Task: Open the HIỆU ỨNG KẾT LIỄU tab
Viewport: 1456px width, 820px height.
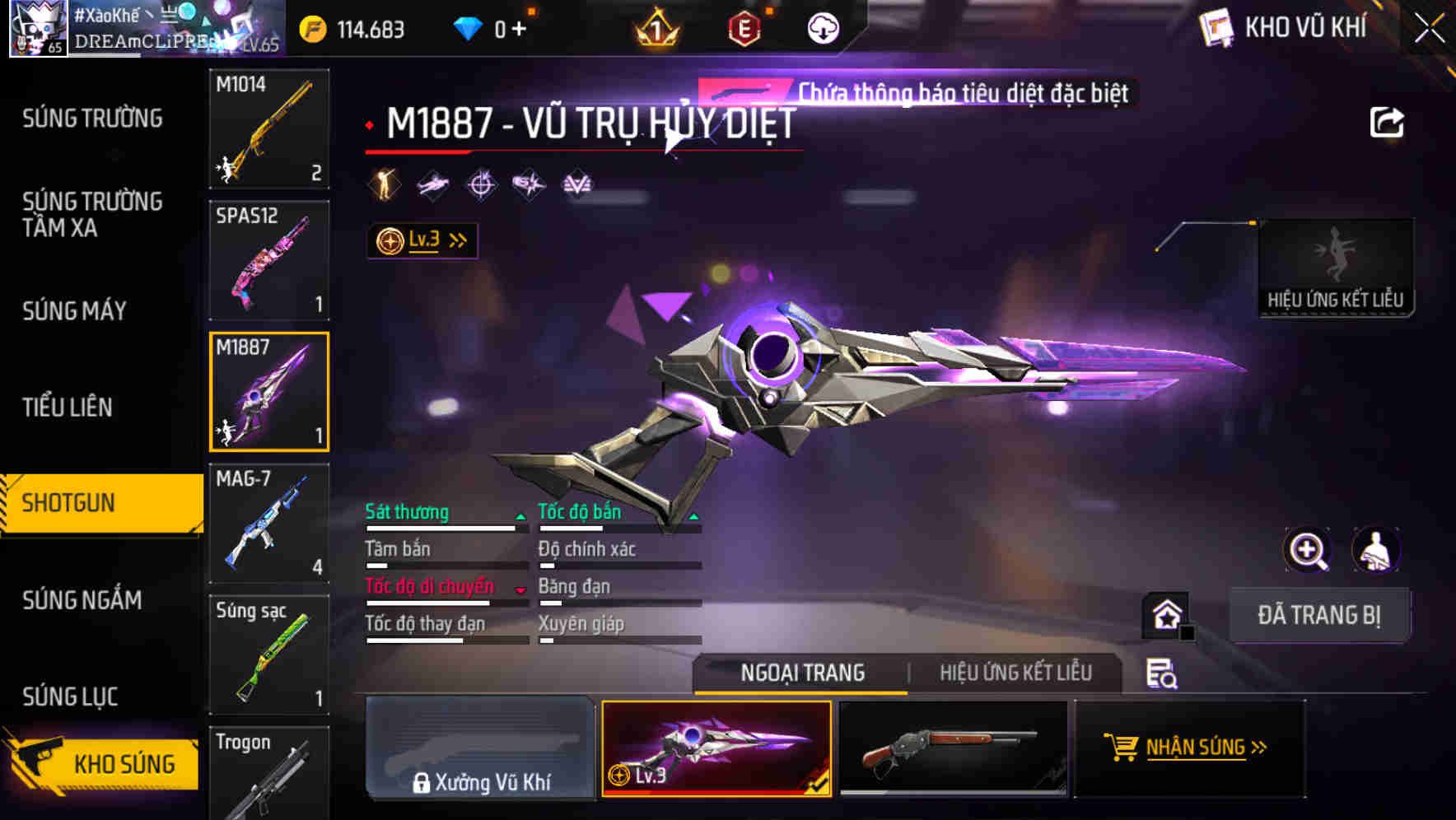Action: (x=1017, y=672)
